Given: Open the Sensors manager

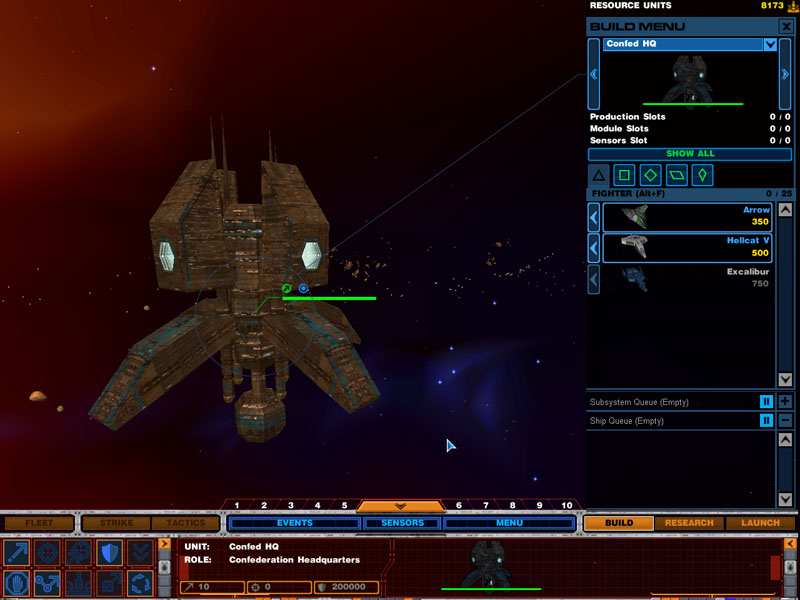Looking at the screenshot, I should point(401,523).
